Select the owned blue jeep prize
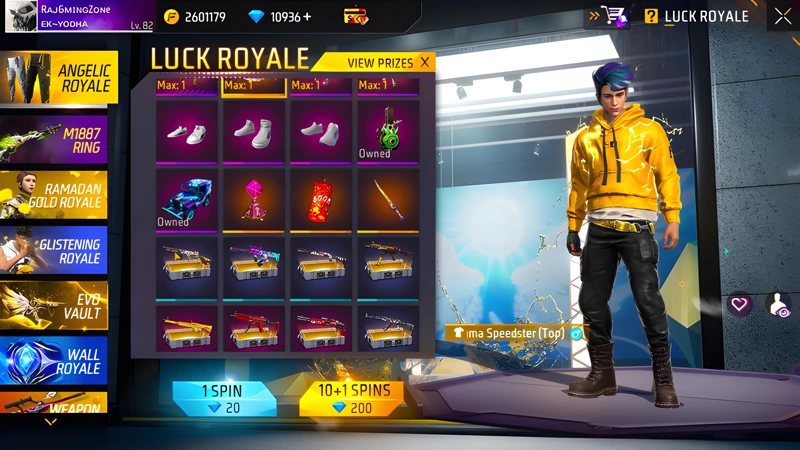This screenshot has width=800, height=450. click(186, 199)
